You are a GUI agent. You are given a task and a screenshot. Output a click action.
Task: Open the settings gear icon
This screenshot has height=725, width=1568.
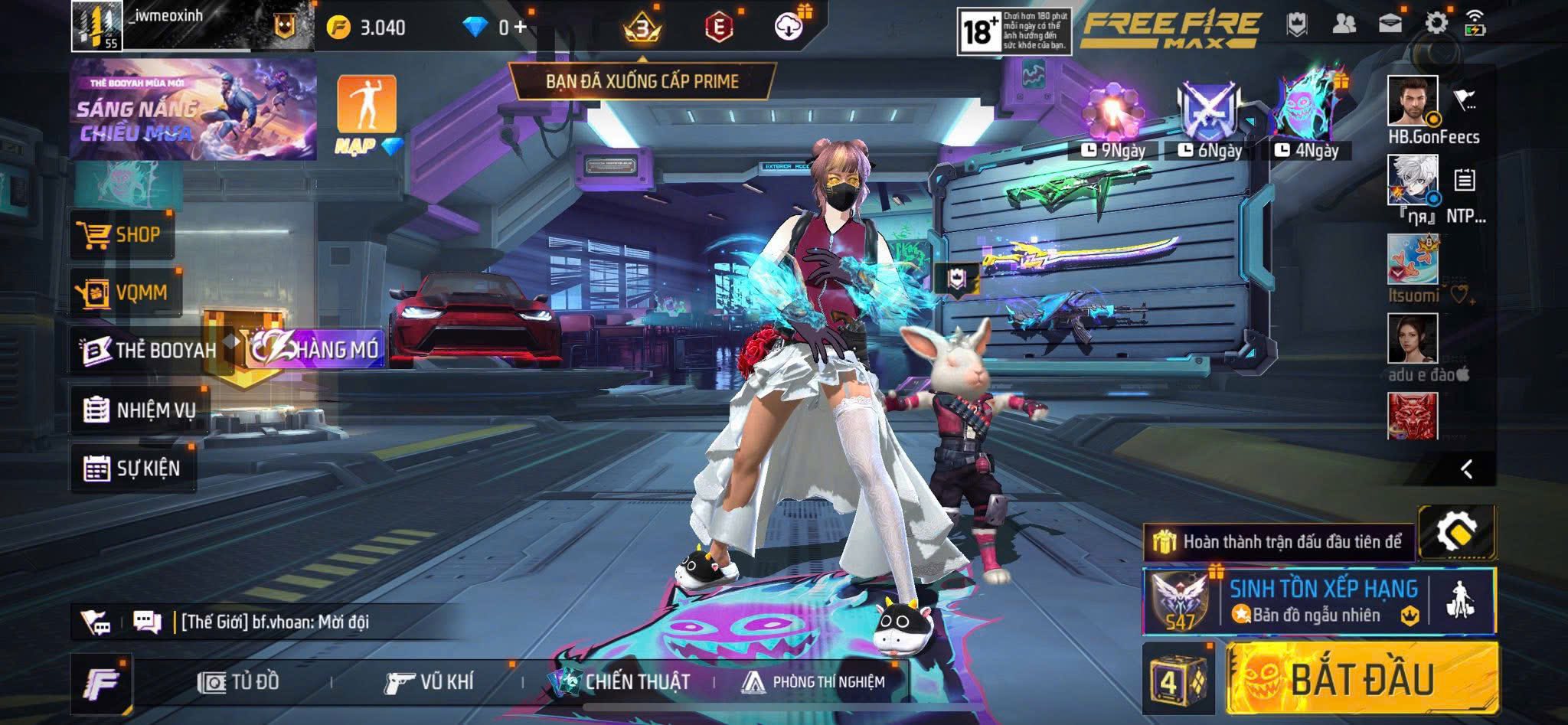(x=1436, y=23)
